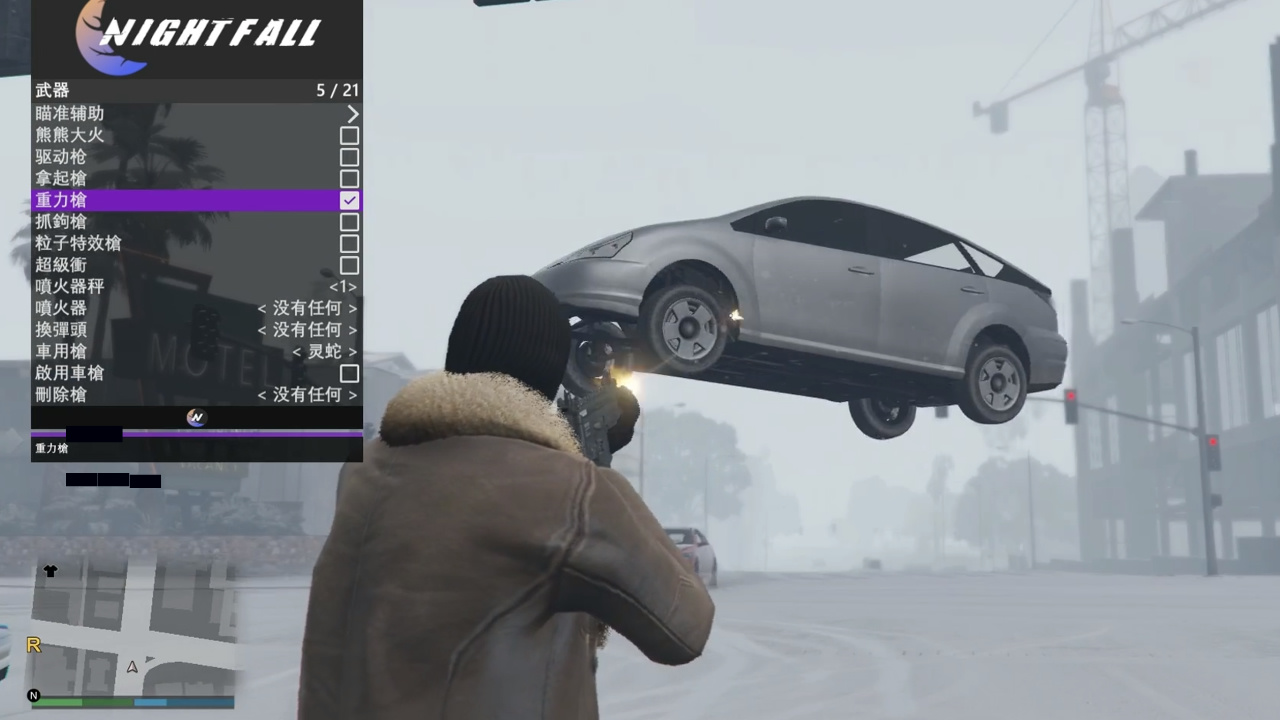Select the 重力槍 menu entry
The image size is (1280, 720).
click(150, 200)
